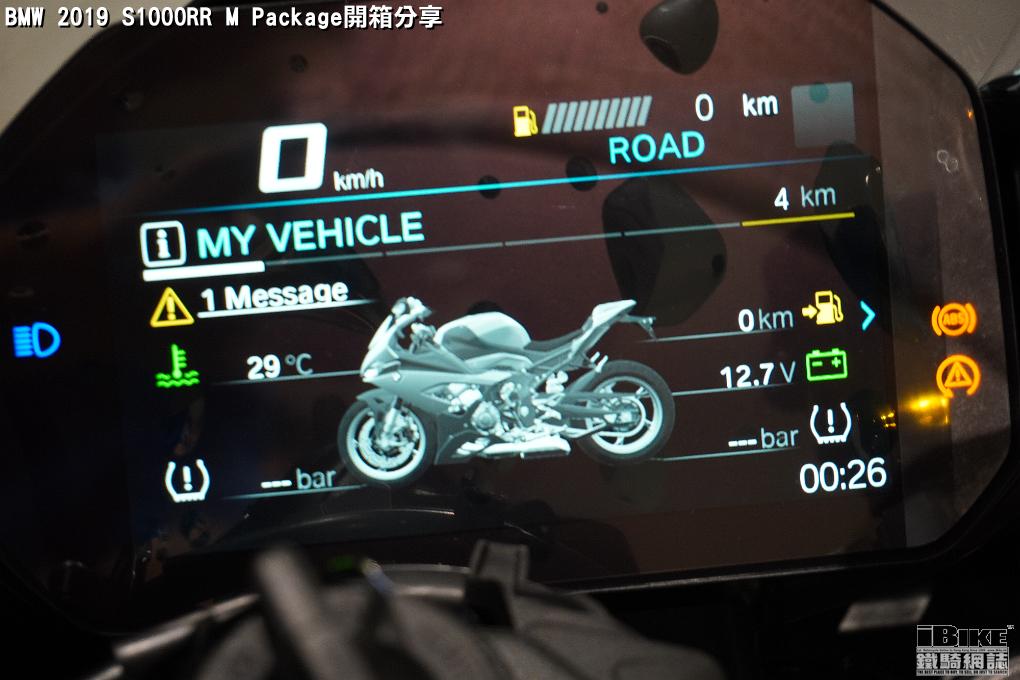This screenshot has height=680, width=1020.
Task: Select the green battery voltage icon
Action: 826,365
